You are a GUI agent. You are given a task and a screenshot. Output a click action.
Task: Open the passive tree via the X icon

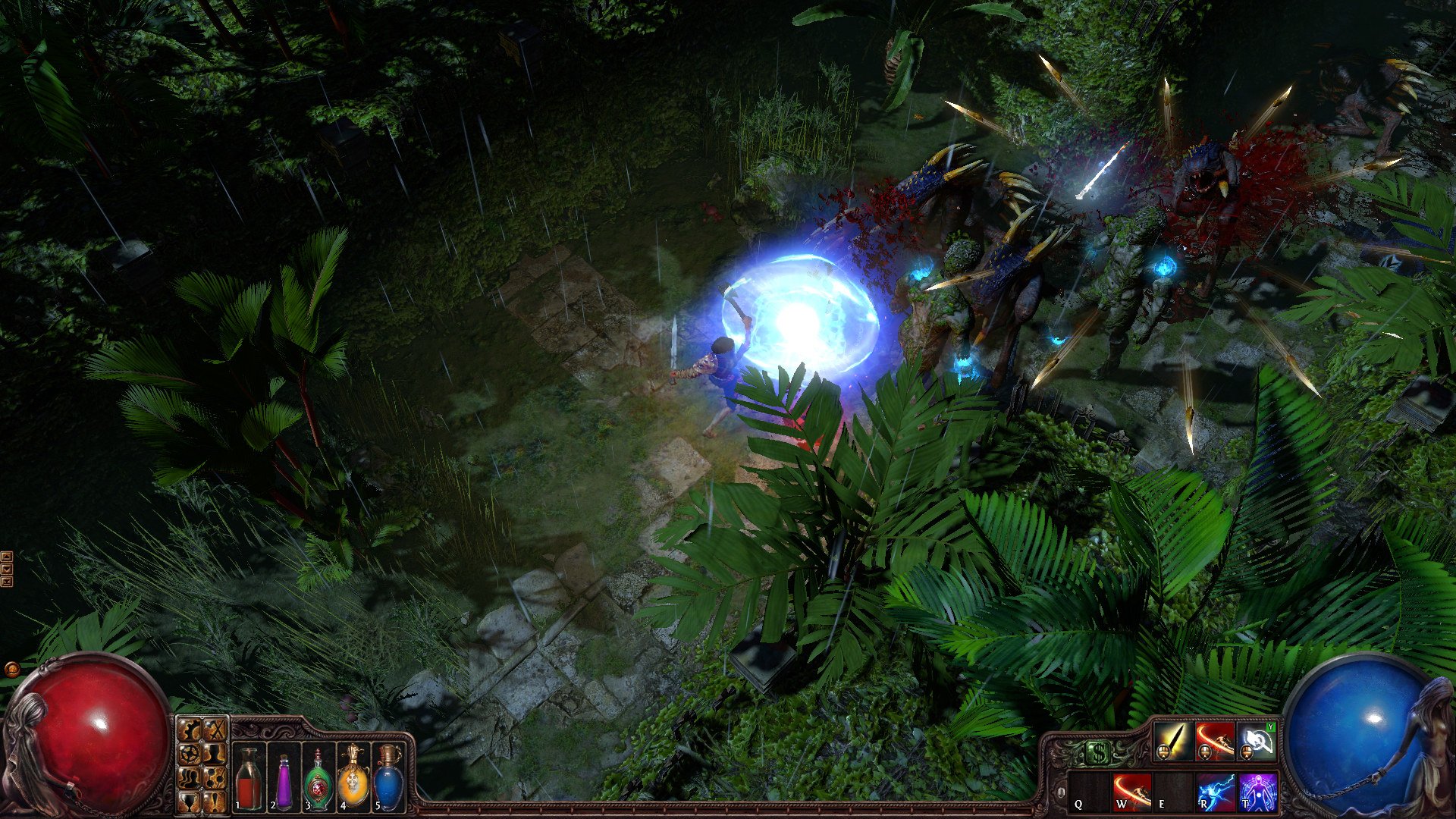(x=215, y=730)
